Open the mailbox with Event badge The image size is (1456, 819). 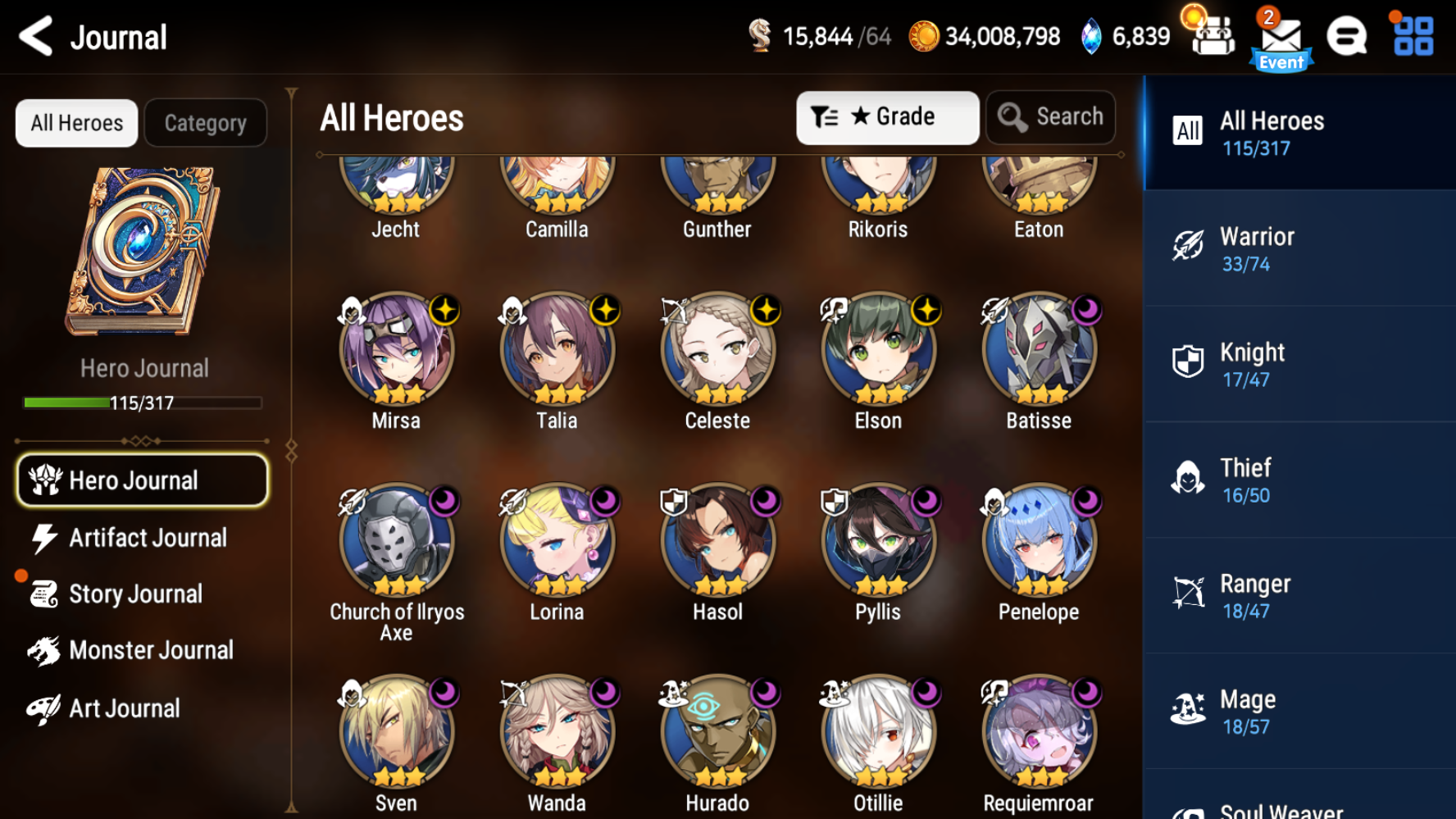[x=1281, y=36]
